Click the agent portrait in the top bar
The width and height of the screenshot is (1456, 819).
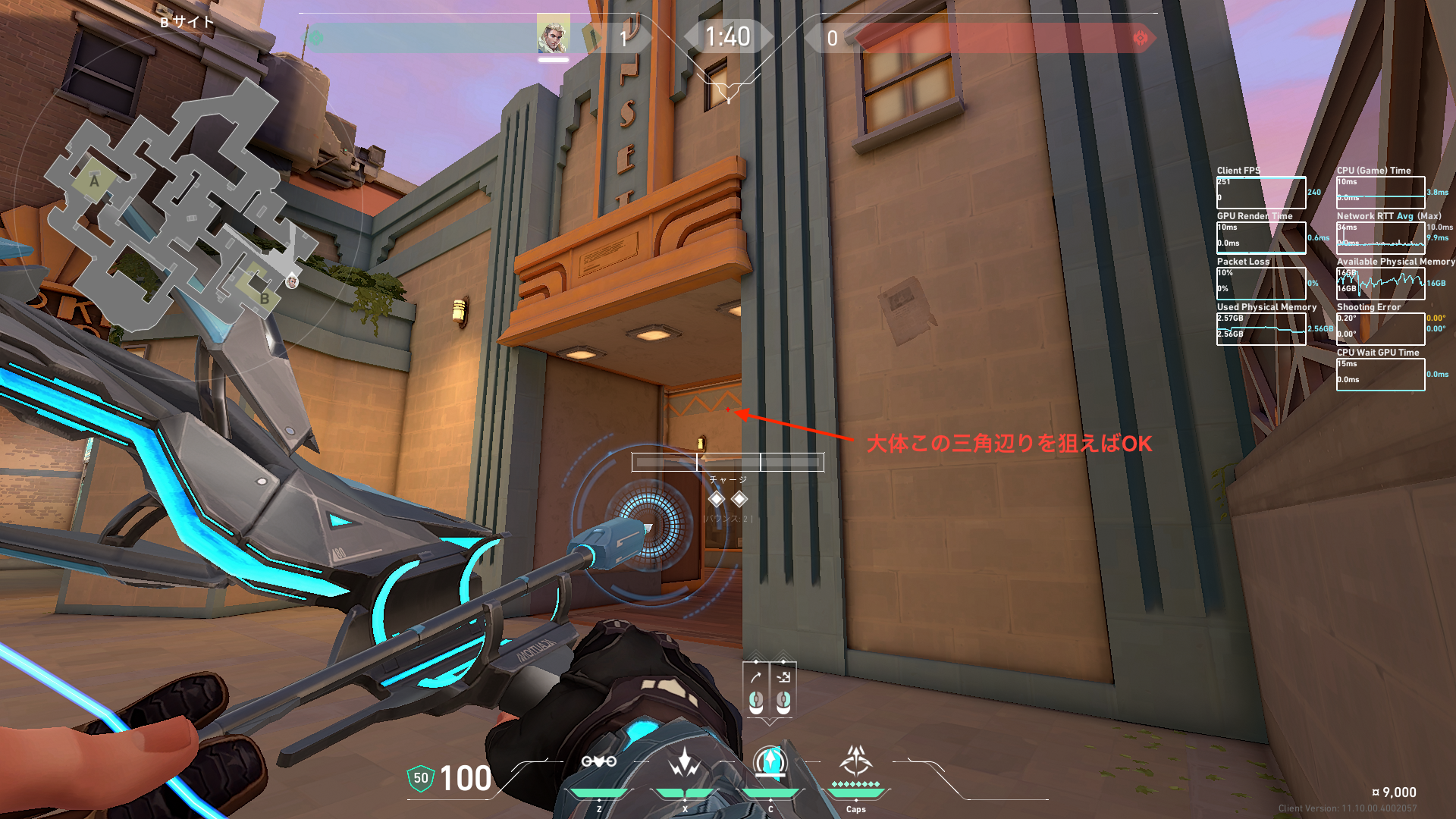pos(553,35)
